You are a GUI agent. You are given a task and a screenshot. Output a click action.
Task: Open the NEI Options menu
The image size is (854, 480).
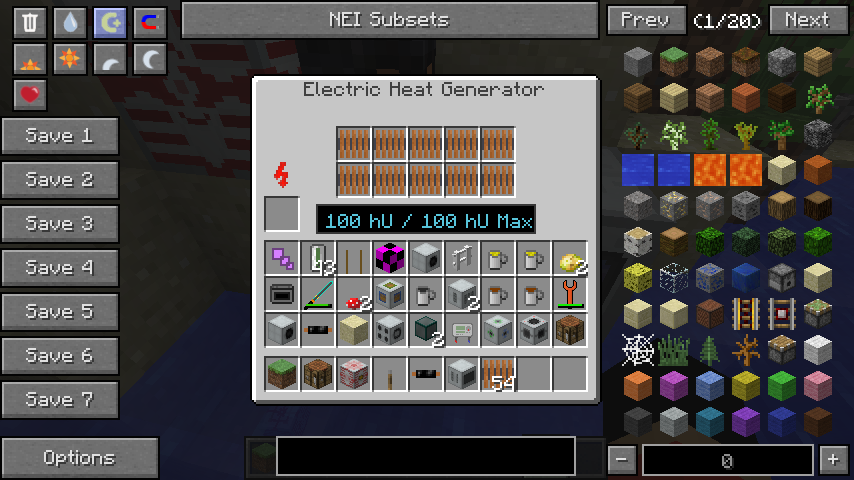pos(79,458)
